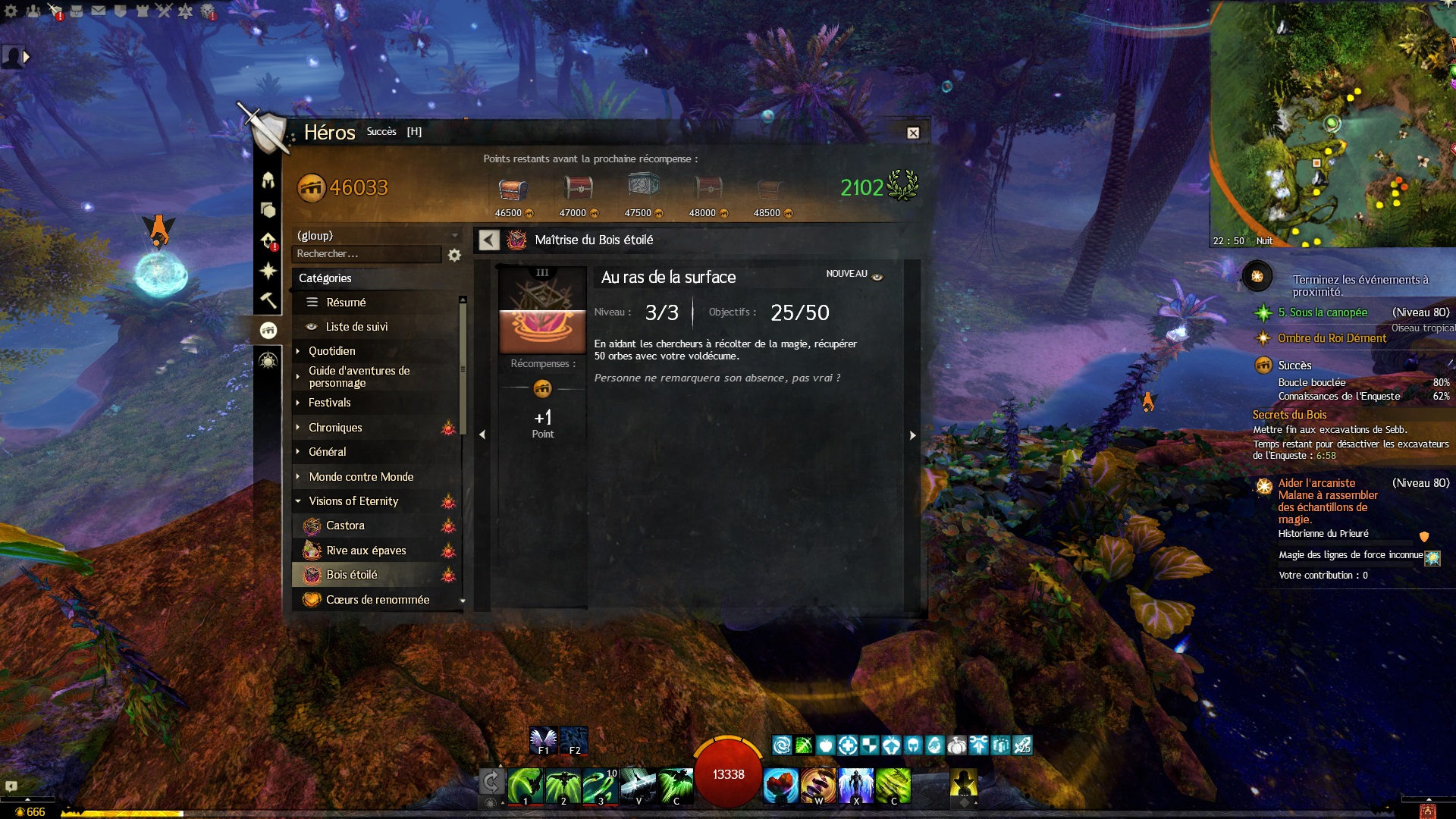Open Cœurs de renommée subcategory

point(377,600)
